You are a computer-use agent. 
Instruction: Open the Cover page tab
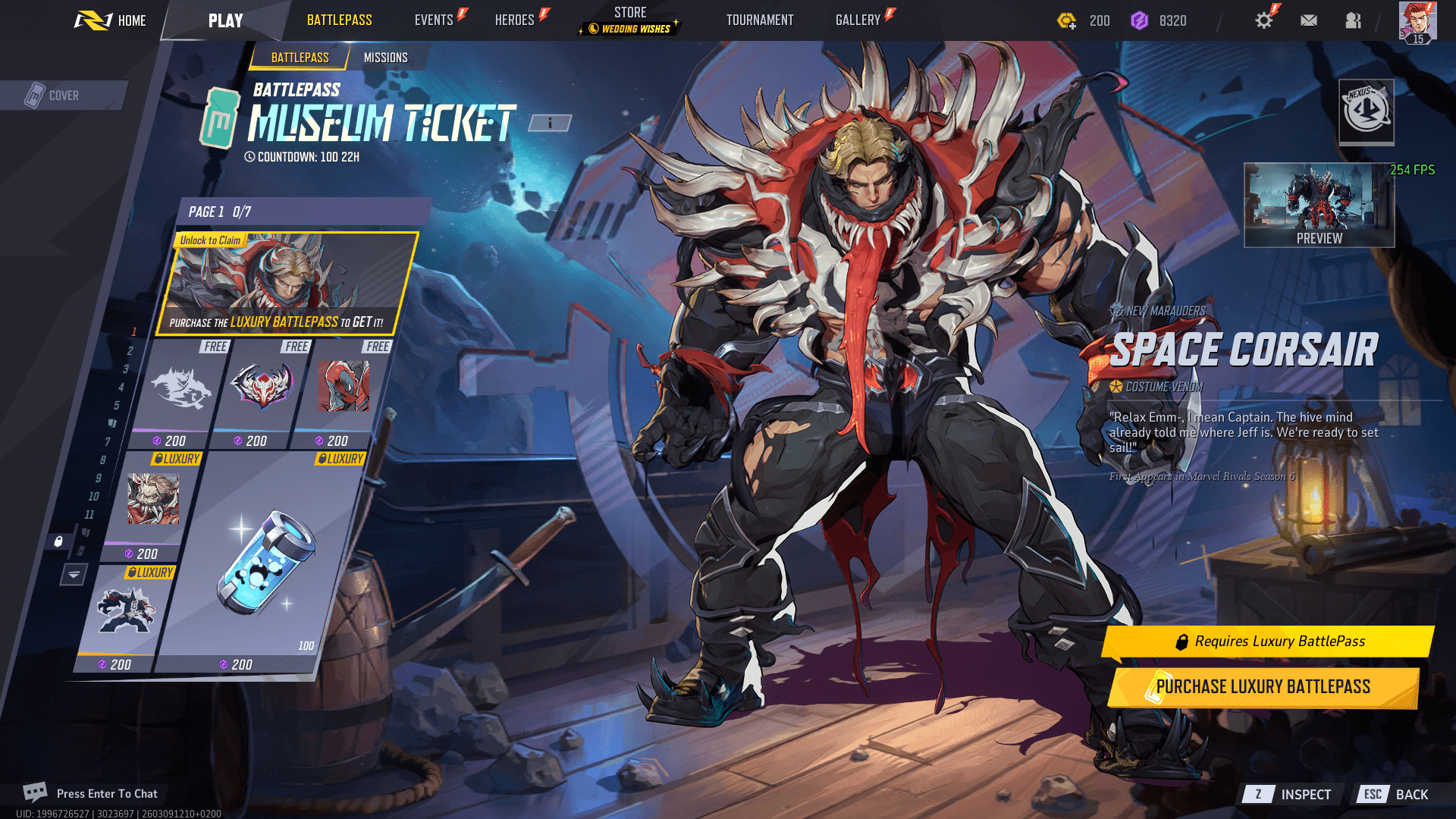(x=64, y=96)
